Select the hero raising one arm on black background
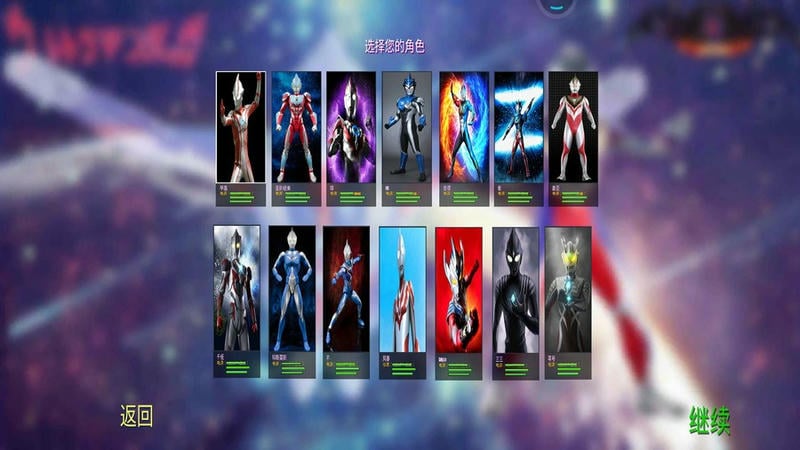This screenshot has height=450, width=800. pos(241,128)
